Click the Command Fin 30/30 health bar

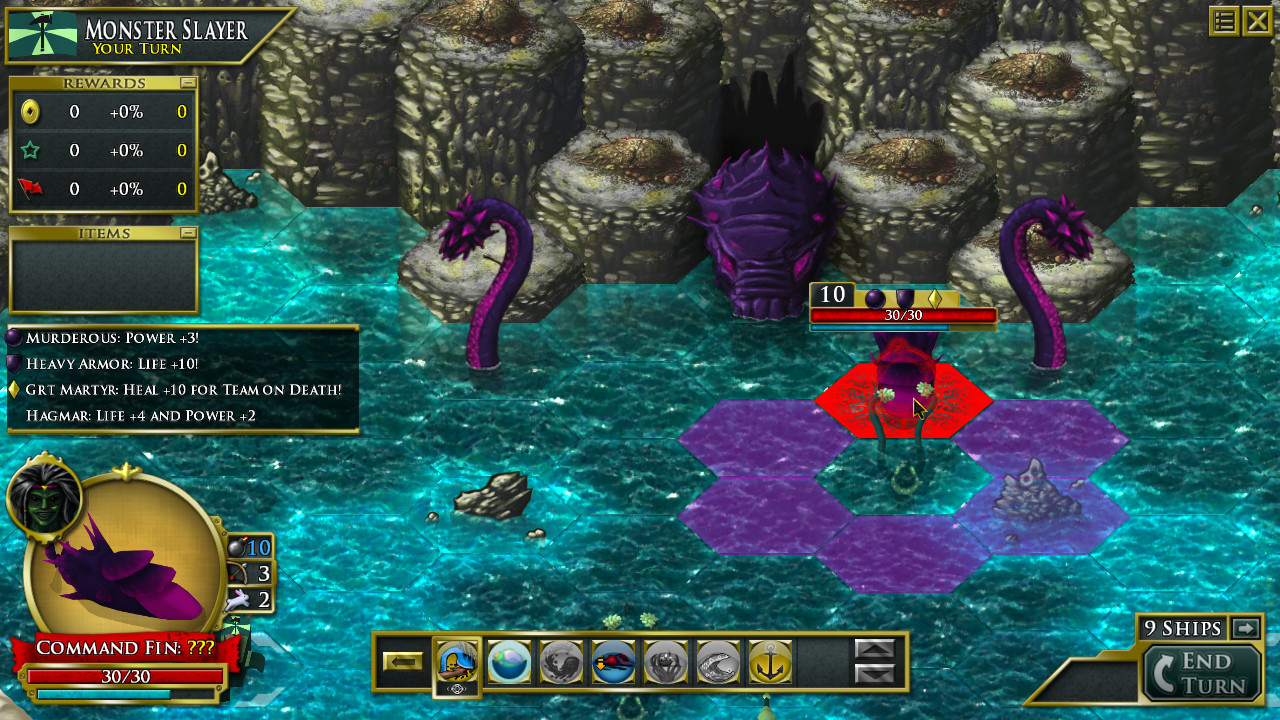point(128,677)
